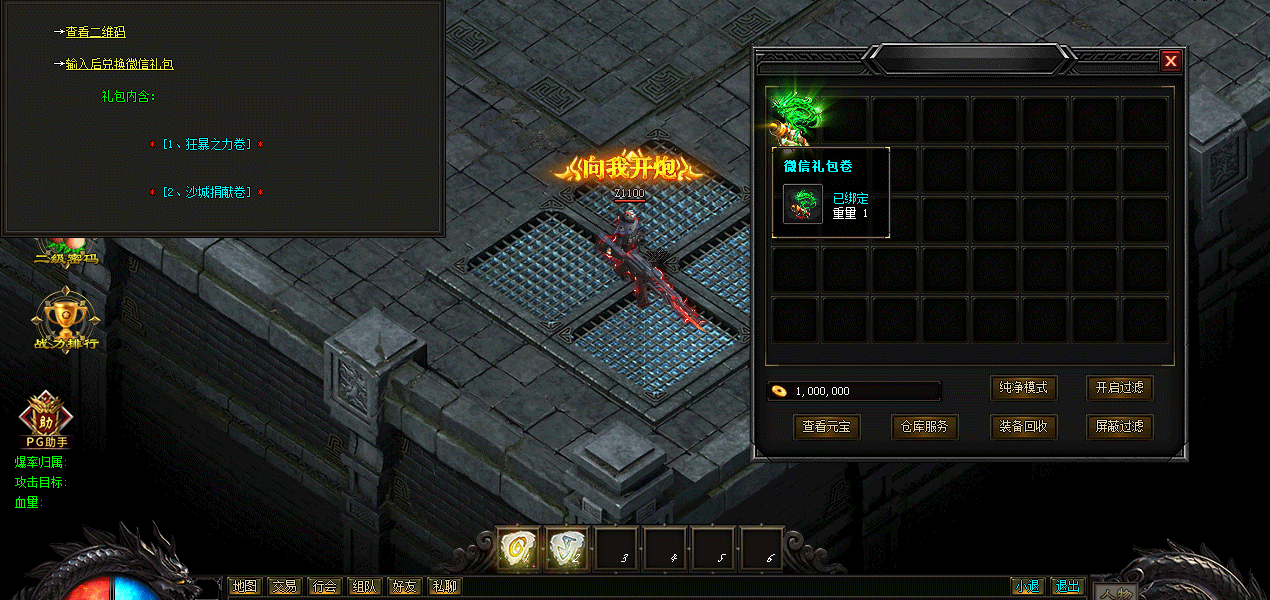Open the PG助手 assistant icon

click(45, 418)
